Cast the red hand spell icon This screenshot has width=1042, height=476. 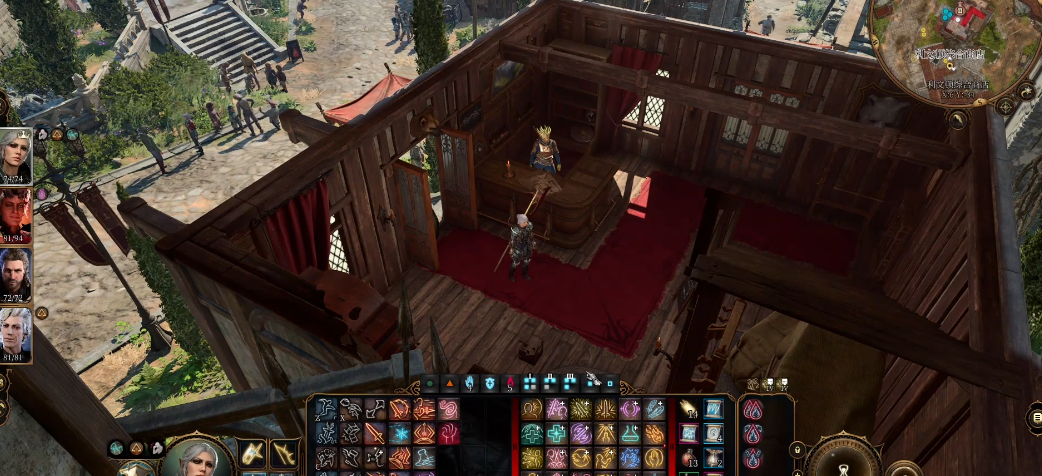pos(447,433)
